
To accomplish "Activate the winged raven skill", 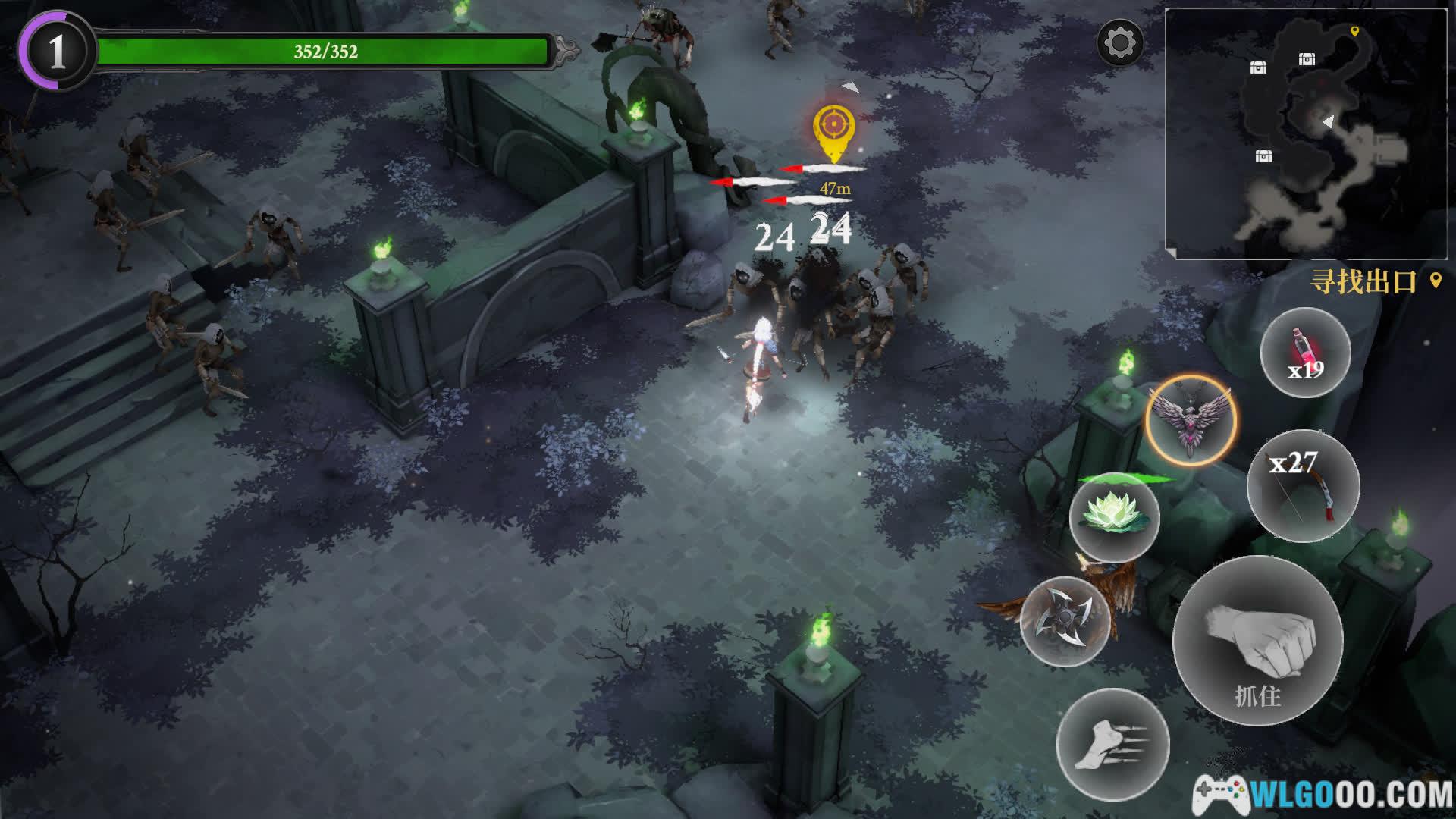I will (x=1191, y=421).
